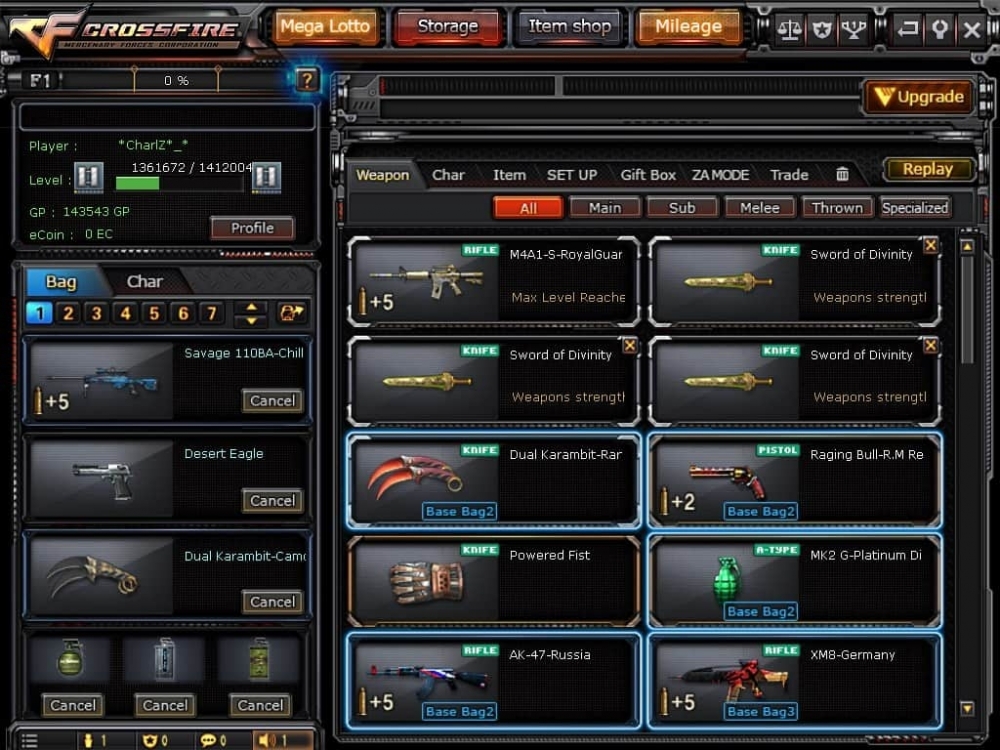This screenshot has height=750, width=1000.
Task: Click the Upgrade button
Action: [919, 97]
